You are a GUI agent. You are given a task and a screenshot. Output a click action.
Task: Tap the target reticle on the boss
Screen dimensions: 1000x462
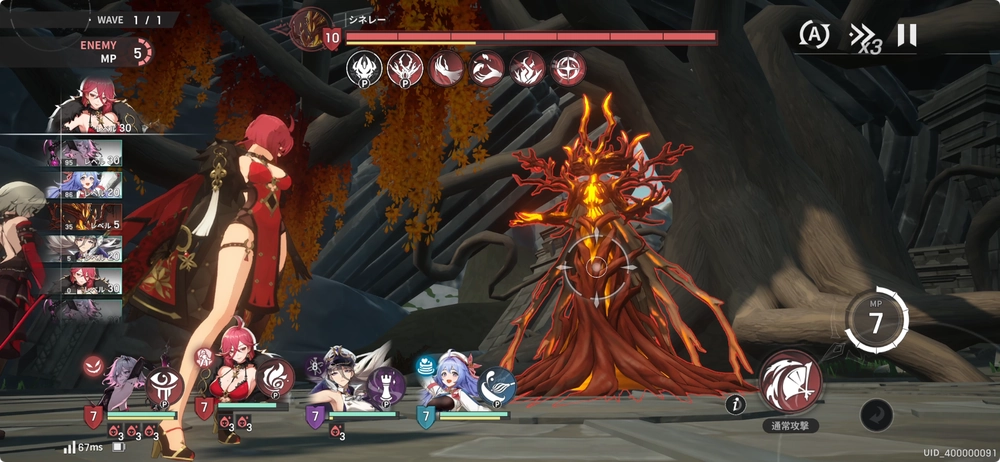tap(596, 269)
